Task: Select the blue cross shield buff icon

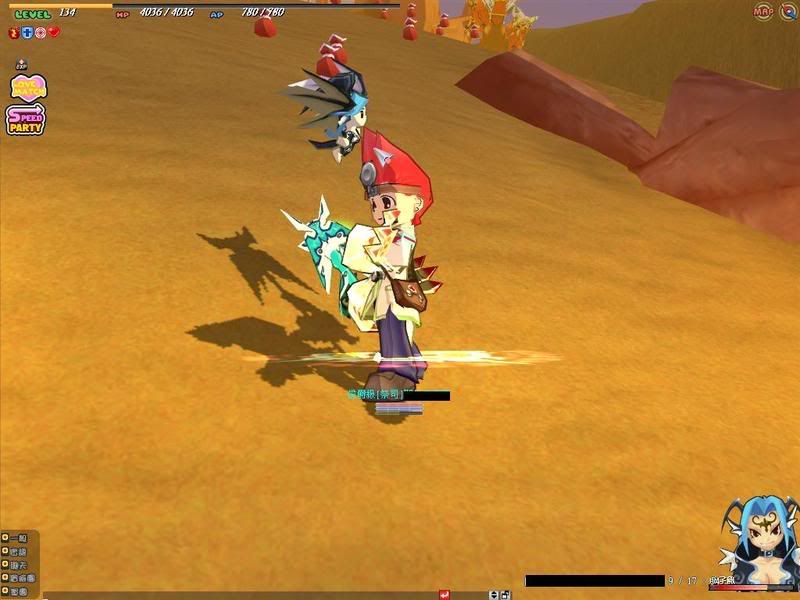Action: (x=27, y=32)
